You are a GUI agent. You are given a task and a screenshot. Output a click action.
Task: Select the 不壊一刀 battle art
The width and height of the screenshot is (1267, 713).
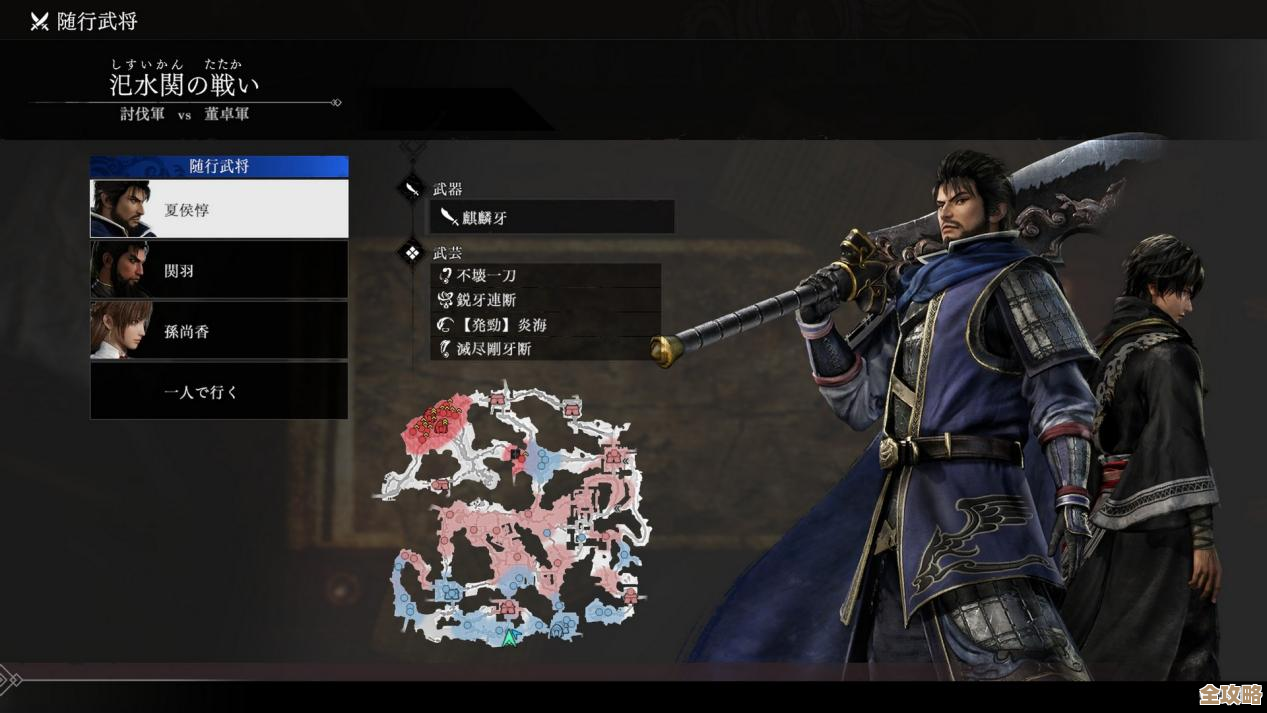click(x=546, y=275)
